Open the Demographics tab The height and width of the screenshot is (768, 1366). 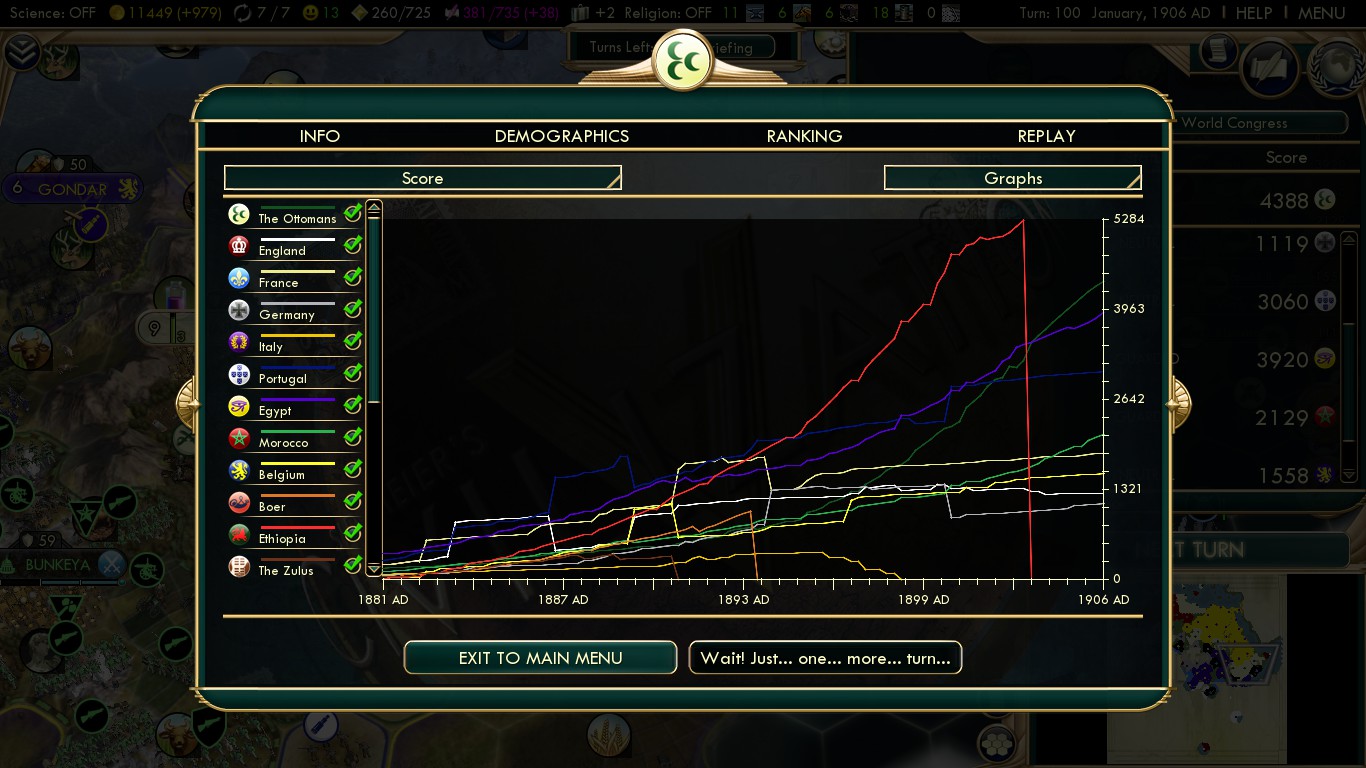(562, 136)
